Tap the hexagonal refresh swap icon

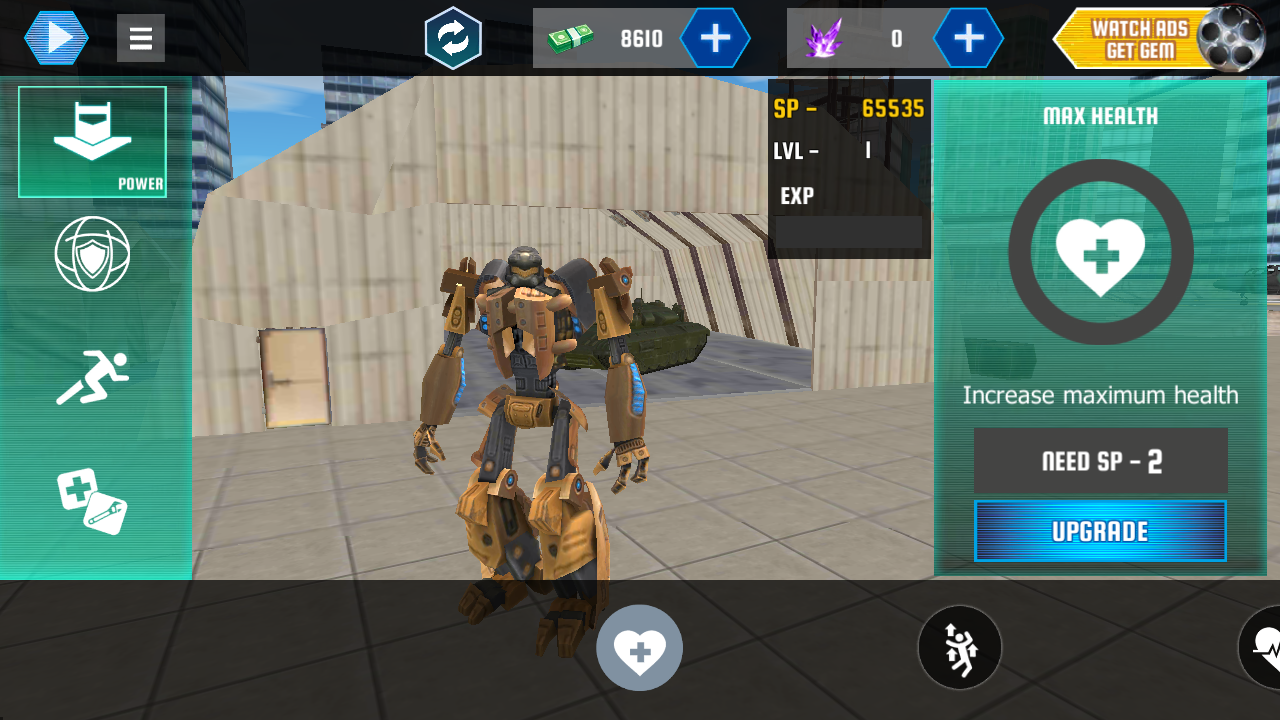453,38
